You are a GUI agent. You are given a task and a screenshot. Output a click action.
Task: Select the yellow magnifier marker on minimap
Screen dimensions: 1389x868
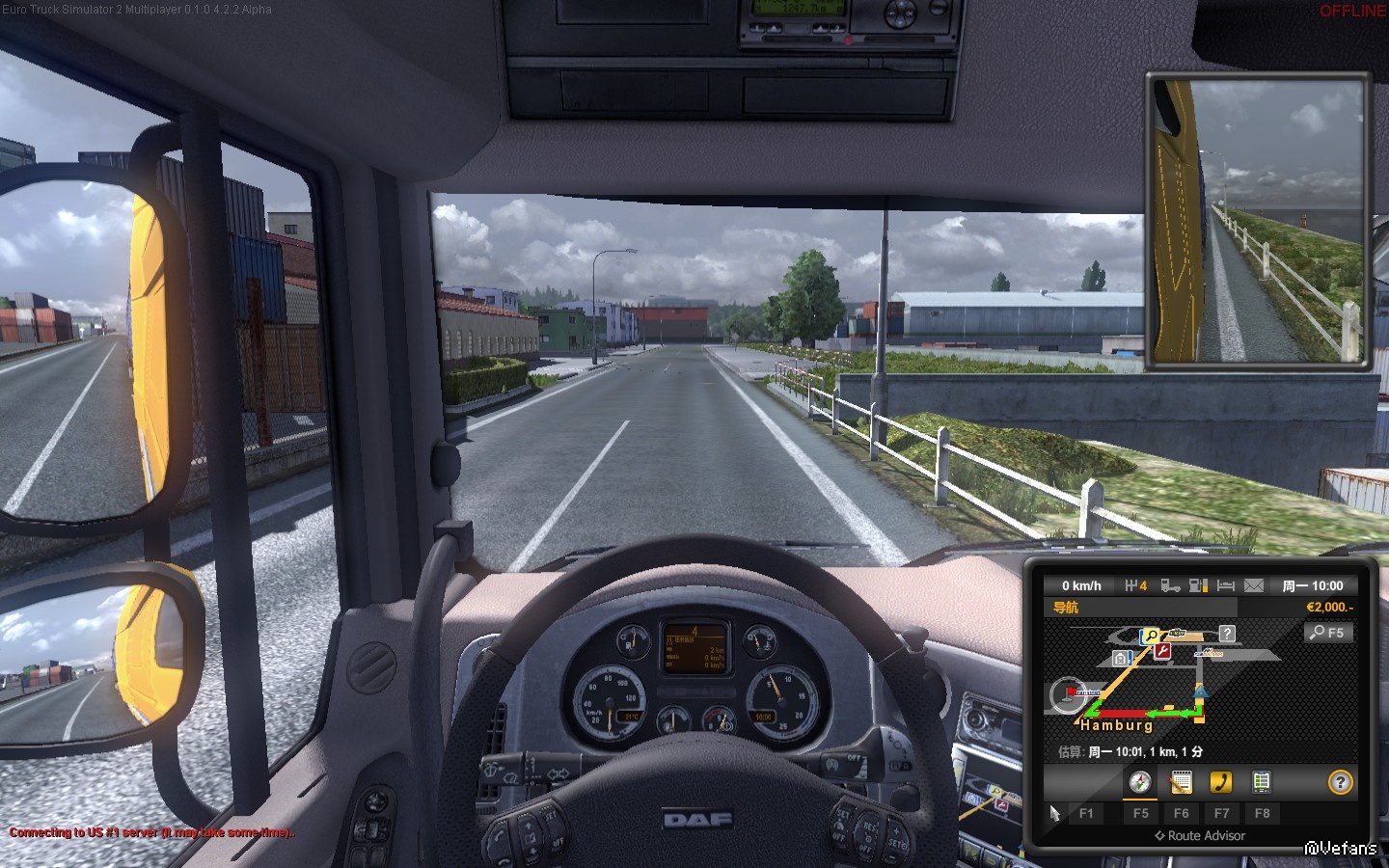pyautogui.click(x=1151, y=637)
